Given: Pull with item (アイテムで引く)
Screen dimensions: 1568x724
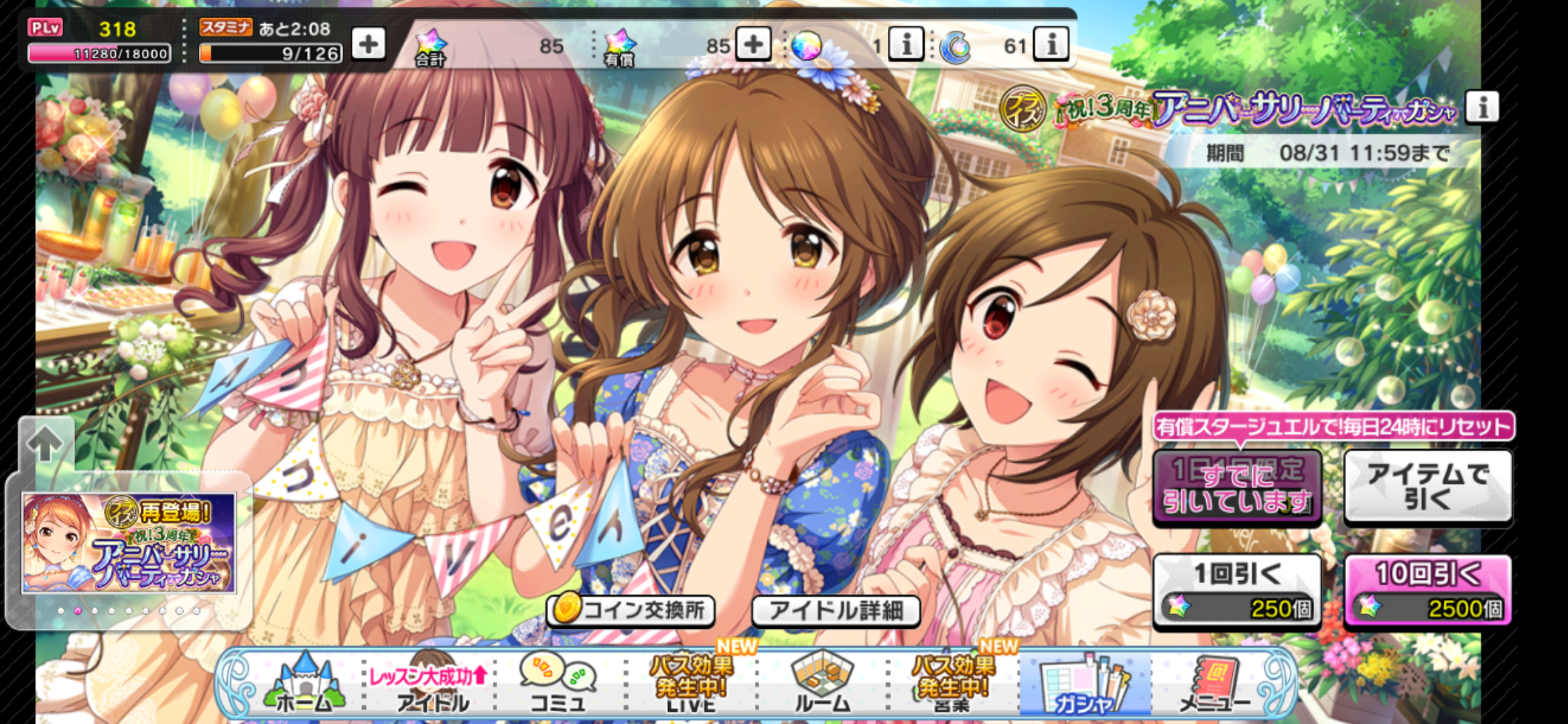Looking at the screenshot, I should tap(1427, 487).
